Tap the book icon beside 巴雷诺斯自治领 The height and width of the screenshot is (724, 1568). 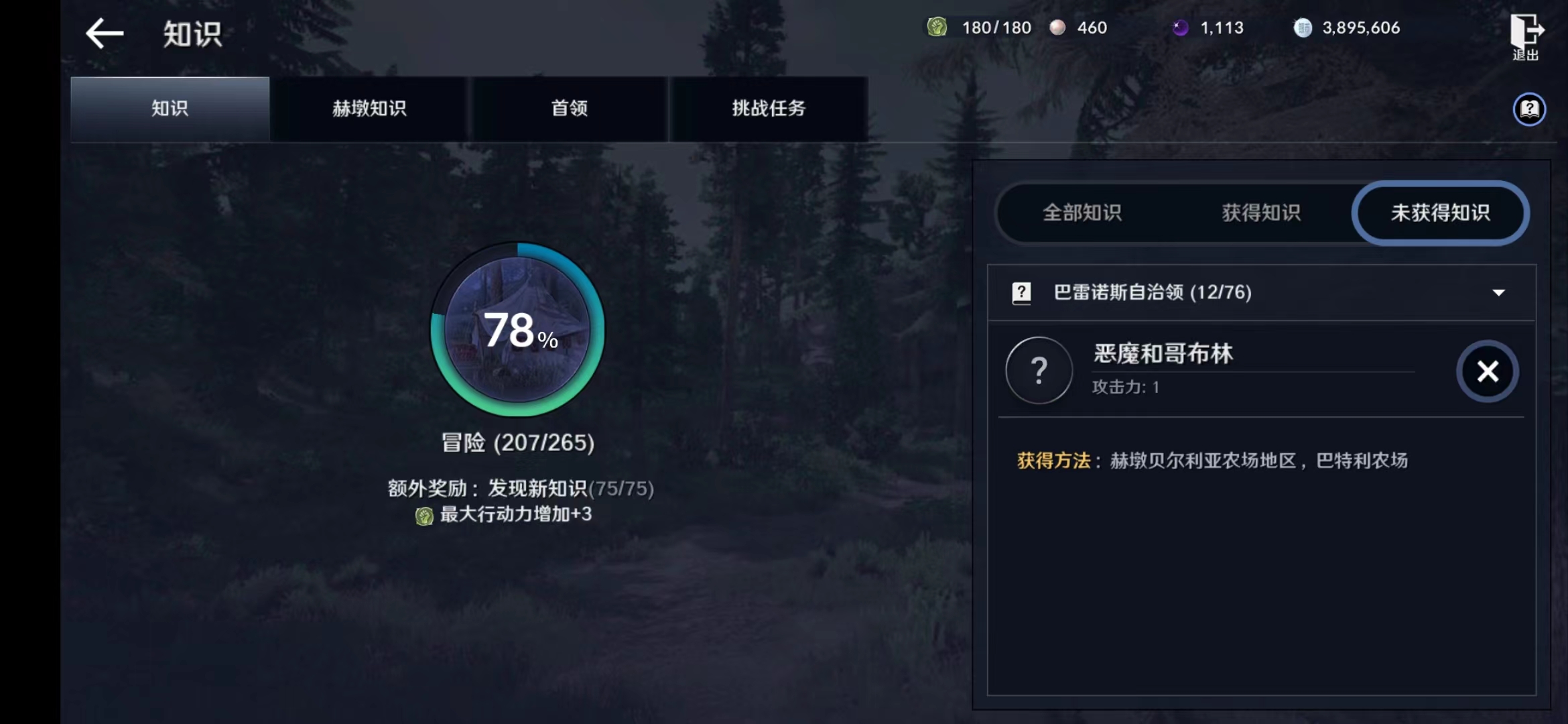(1021, 293)
